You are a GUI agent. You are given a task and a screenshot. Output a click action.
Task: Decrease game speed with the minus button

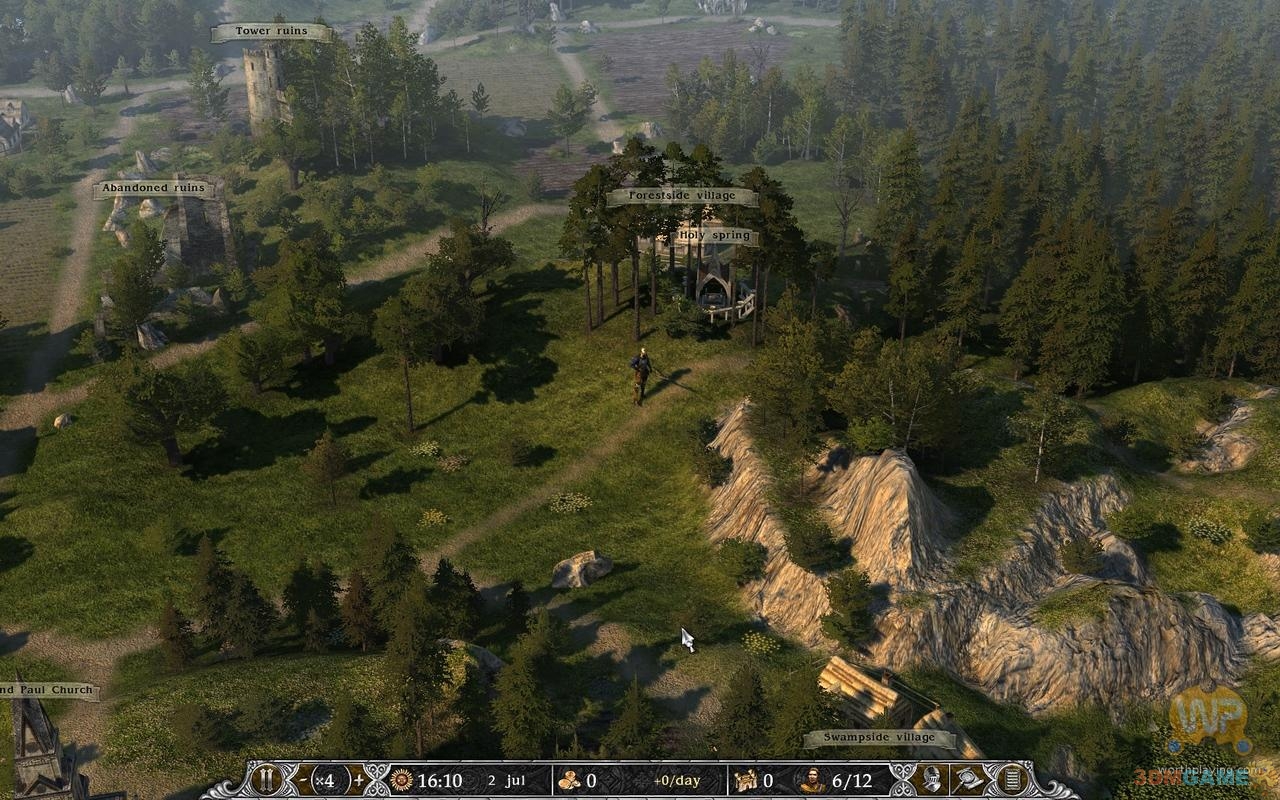point(304,780)
